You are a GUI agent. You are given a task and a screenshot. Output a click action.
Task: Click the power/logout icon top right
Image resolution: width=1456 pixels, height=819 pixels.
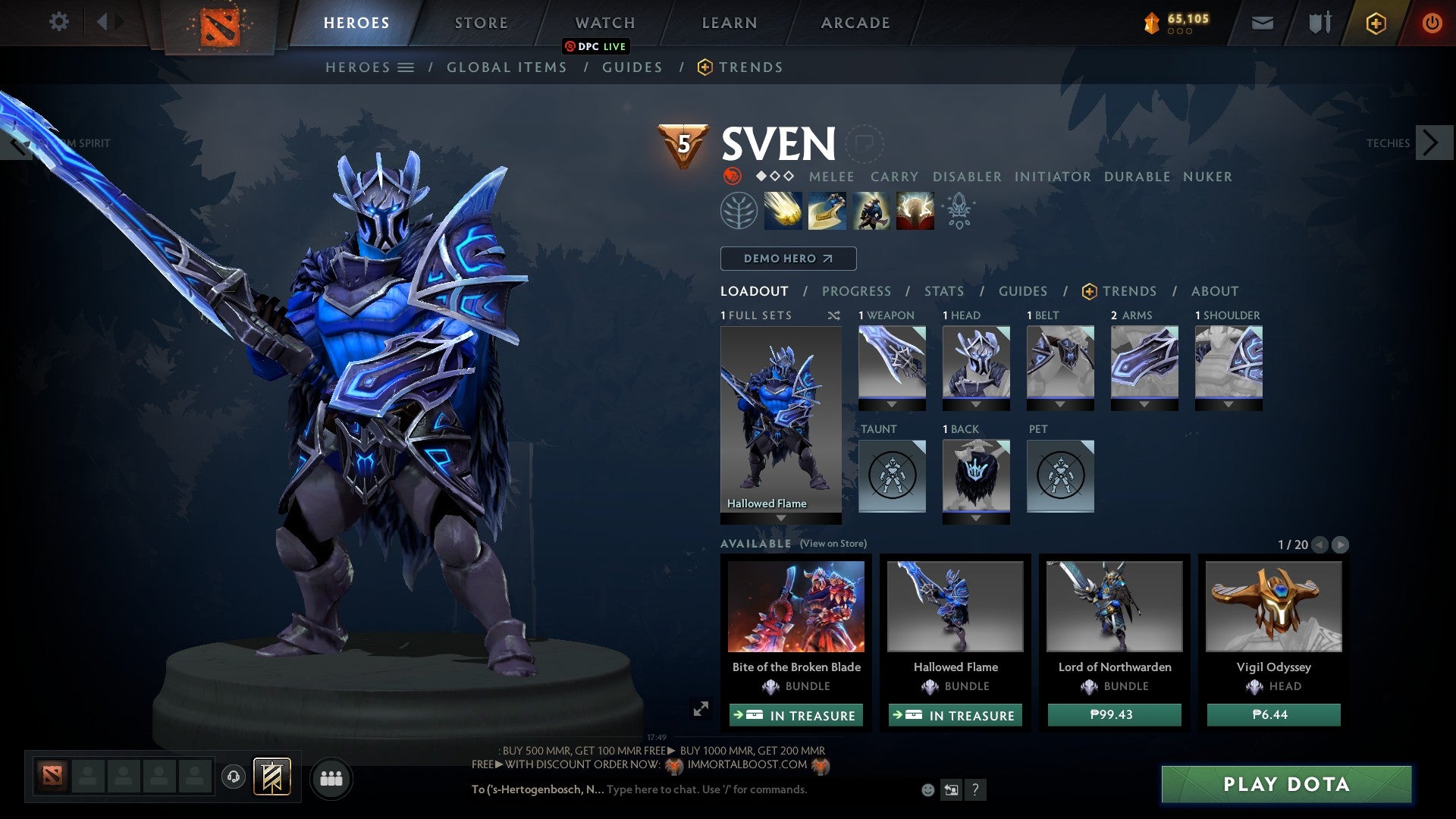[x=1432, y=23]
